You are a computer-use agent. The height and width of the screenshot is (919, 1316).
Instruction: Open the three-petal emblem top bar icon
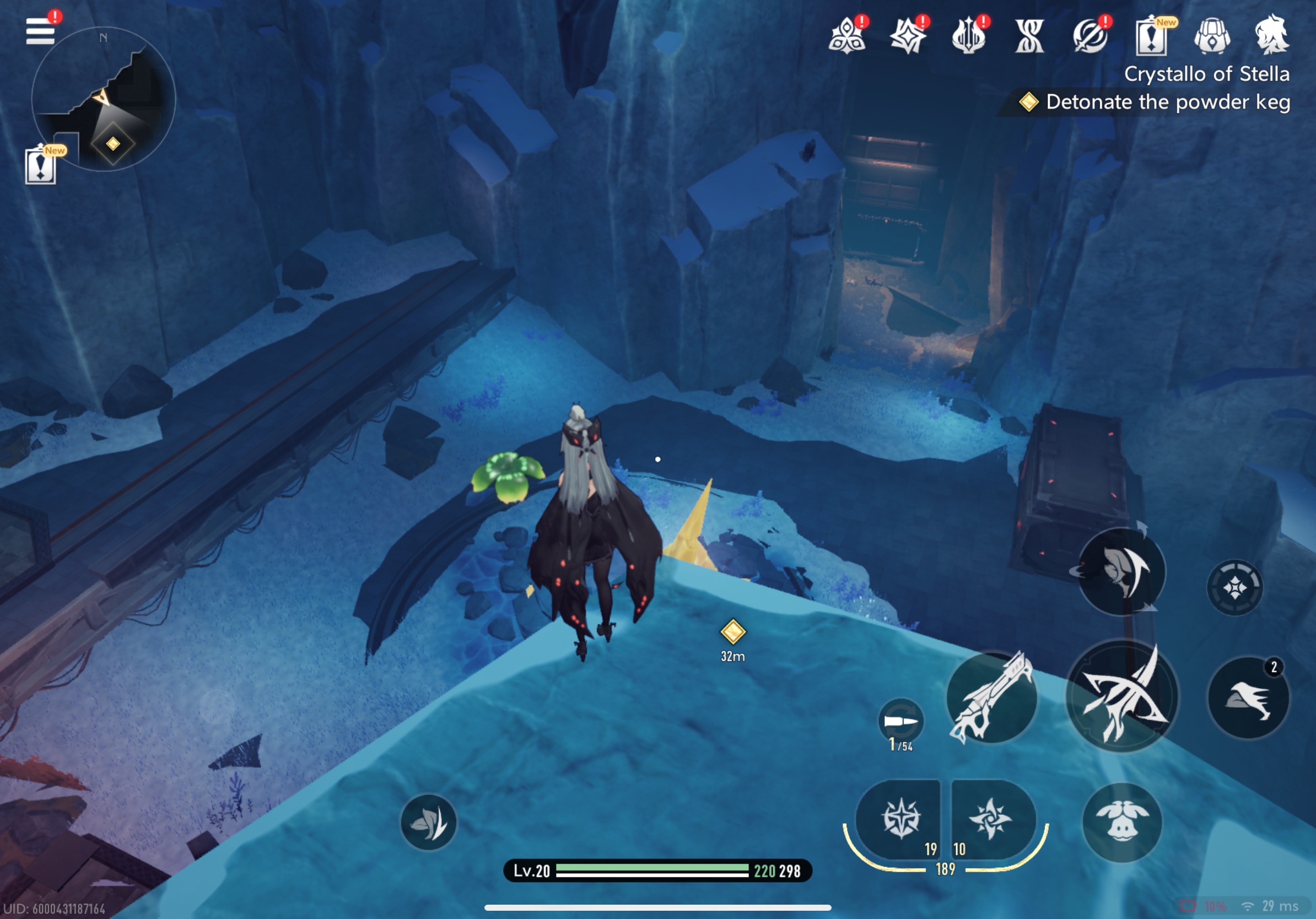tap(846, 37)
